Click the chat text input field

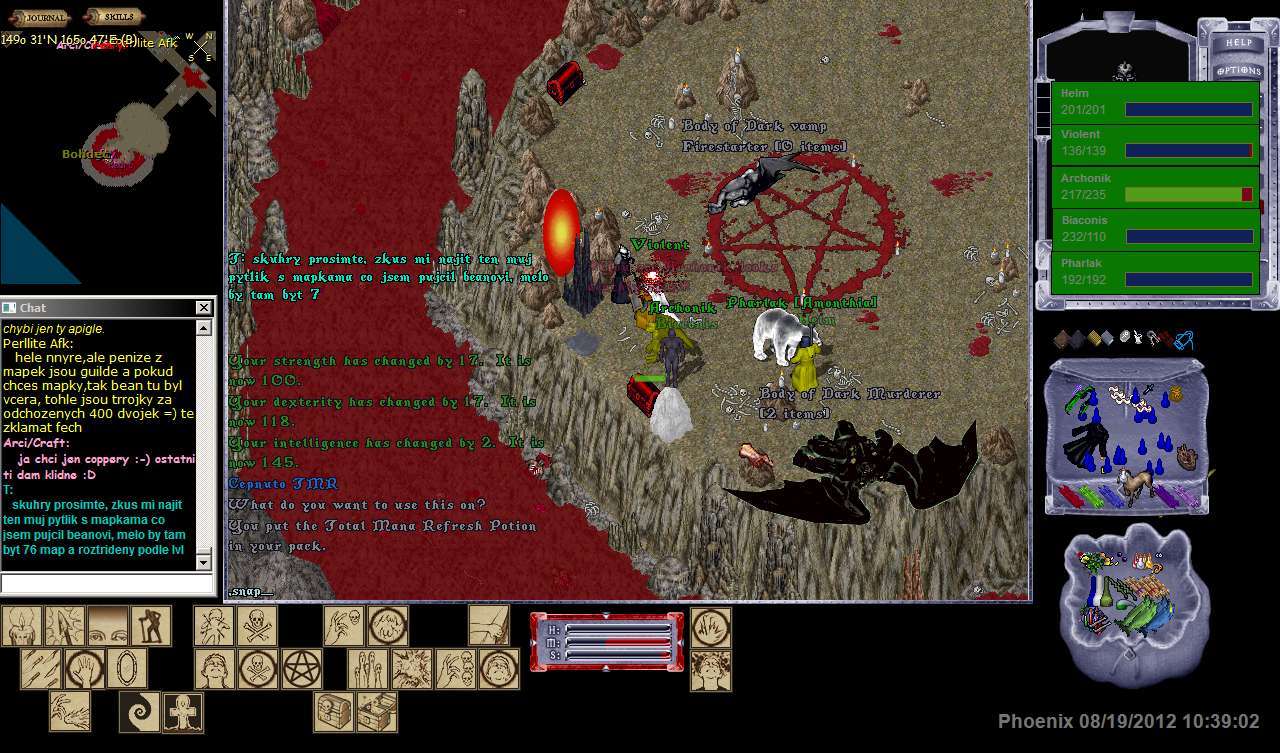(107, 583)
